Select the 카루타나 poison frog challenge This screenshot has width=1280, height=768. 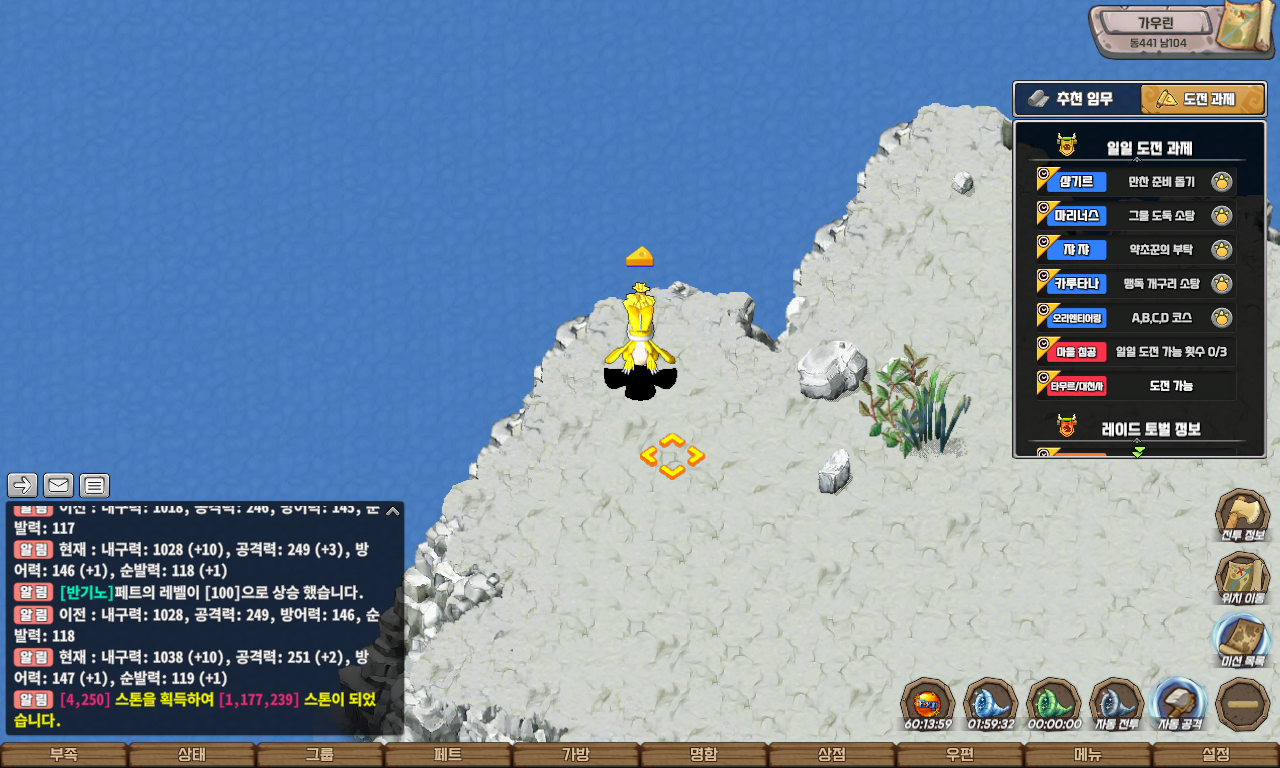1135,283
